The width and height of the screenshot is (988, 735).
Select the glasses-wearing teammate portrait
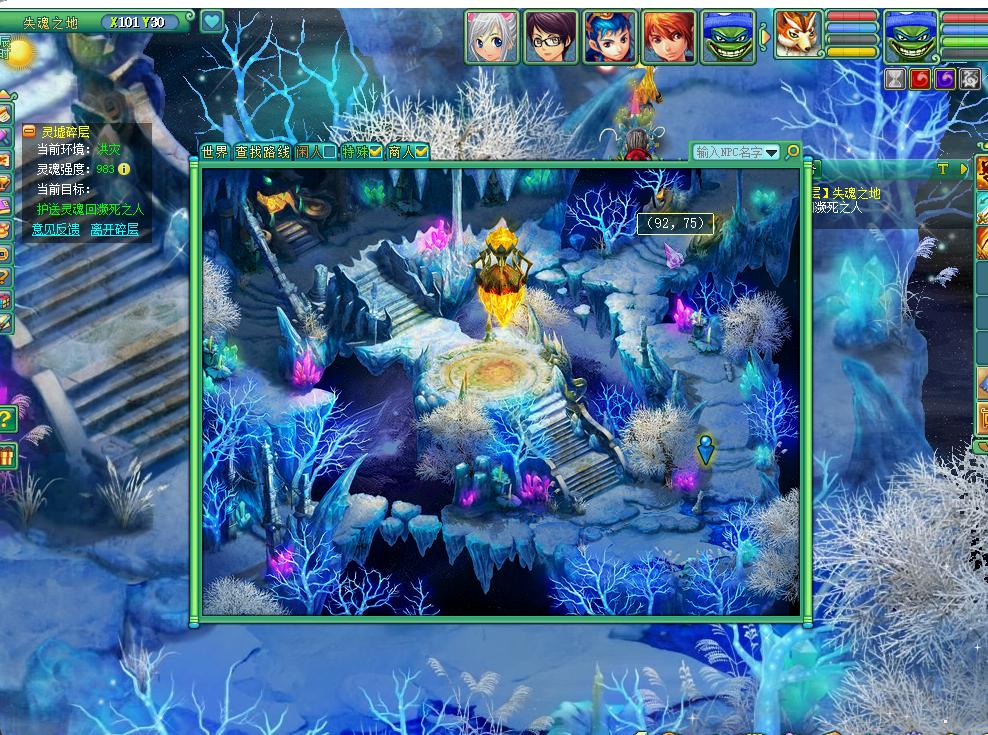click(551, 37)
